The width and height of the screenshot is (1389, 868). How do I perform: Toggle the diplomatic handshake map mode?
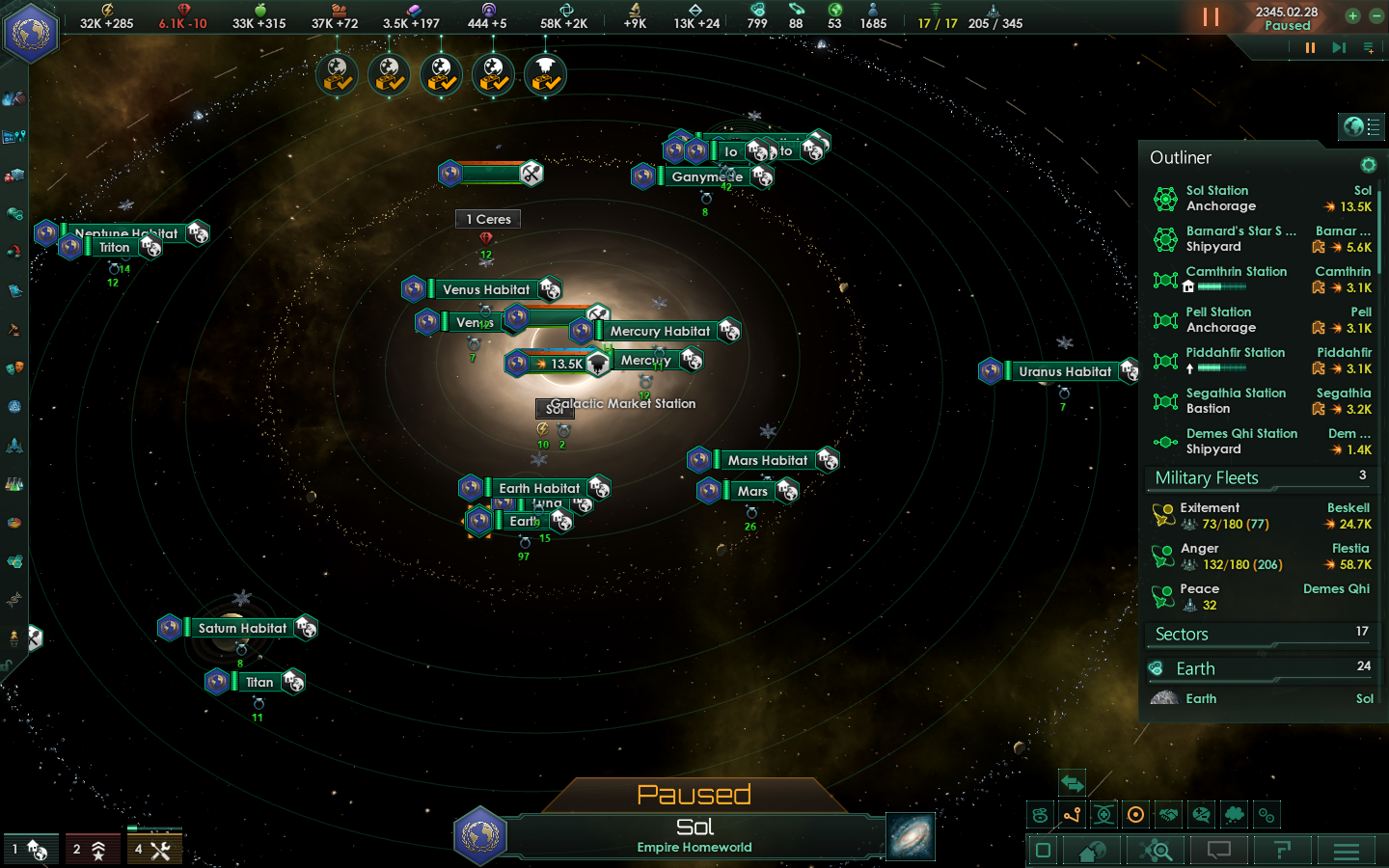point(1168,815)
